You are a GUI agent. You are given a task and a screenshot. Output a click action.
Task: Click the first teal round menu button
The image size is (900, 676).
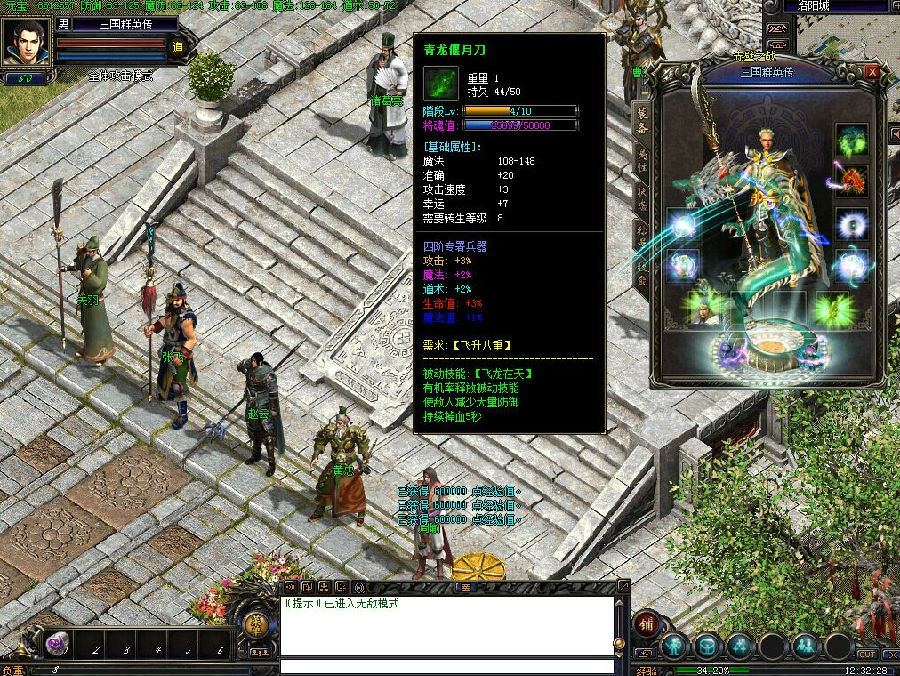coord(674,646)
